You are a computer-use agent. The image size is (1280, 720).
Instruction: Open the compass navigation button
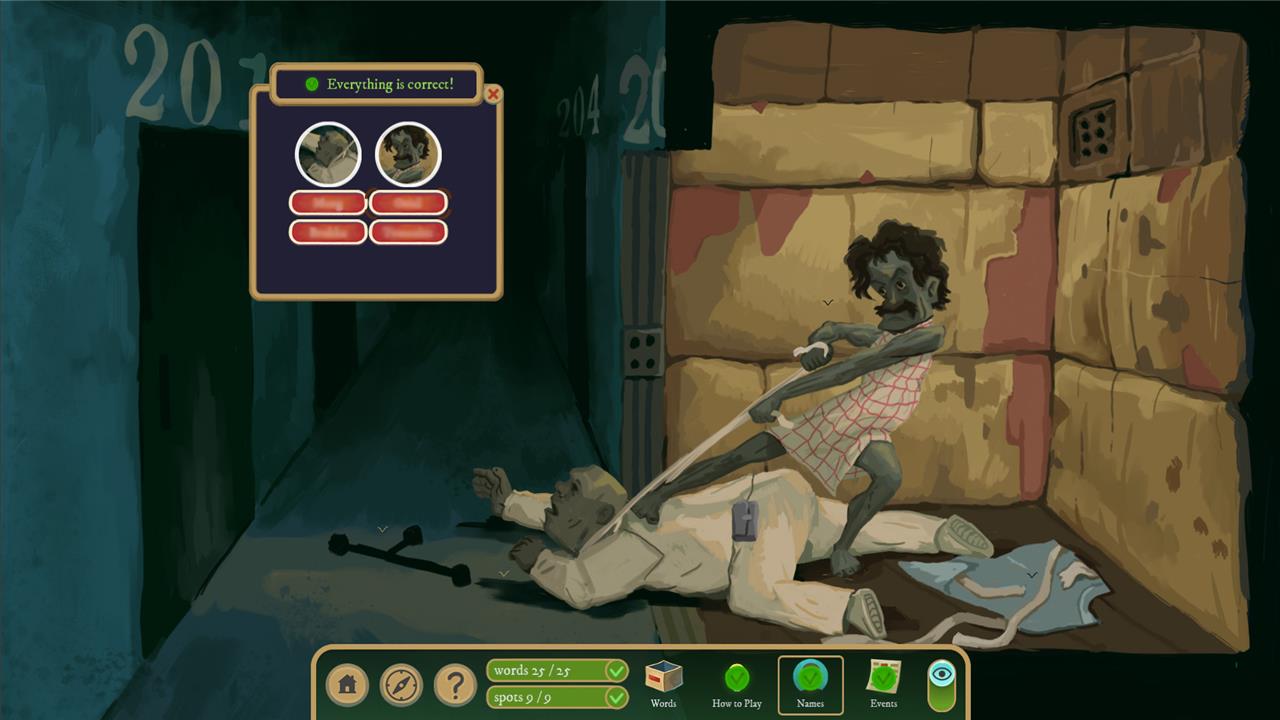coord(401,685)
